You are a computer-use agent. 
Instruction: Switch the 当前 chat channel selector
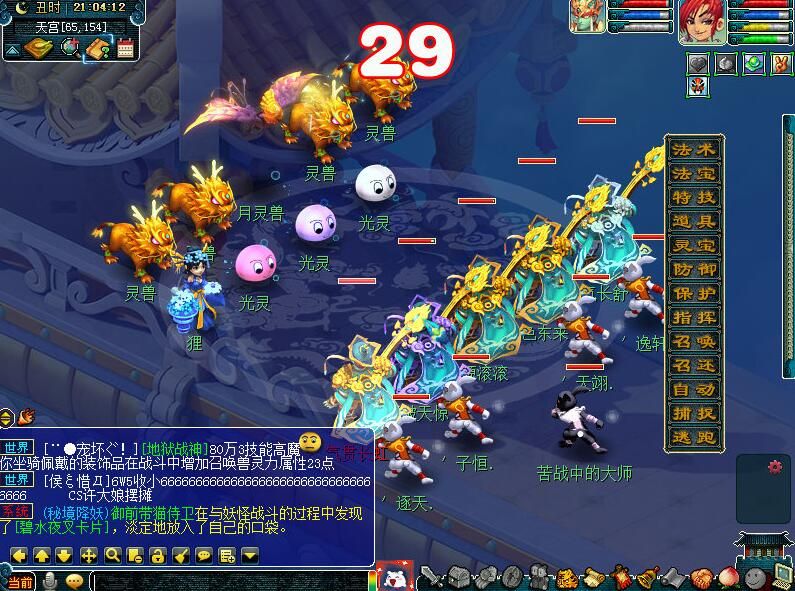click(19, 581)
